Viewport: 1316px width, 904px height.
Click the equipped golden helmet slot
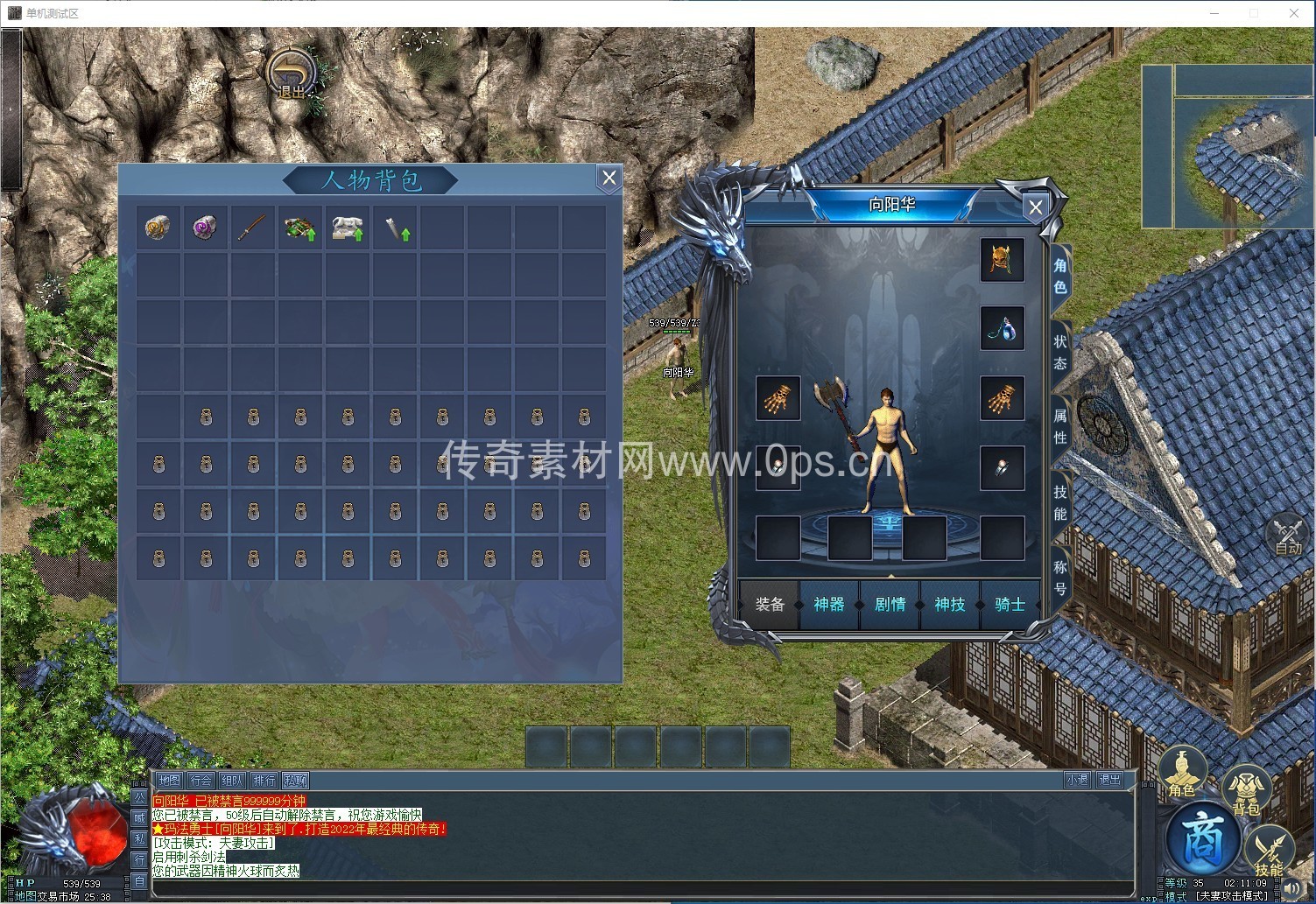1002,260
